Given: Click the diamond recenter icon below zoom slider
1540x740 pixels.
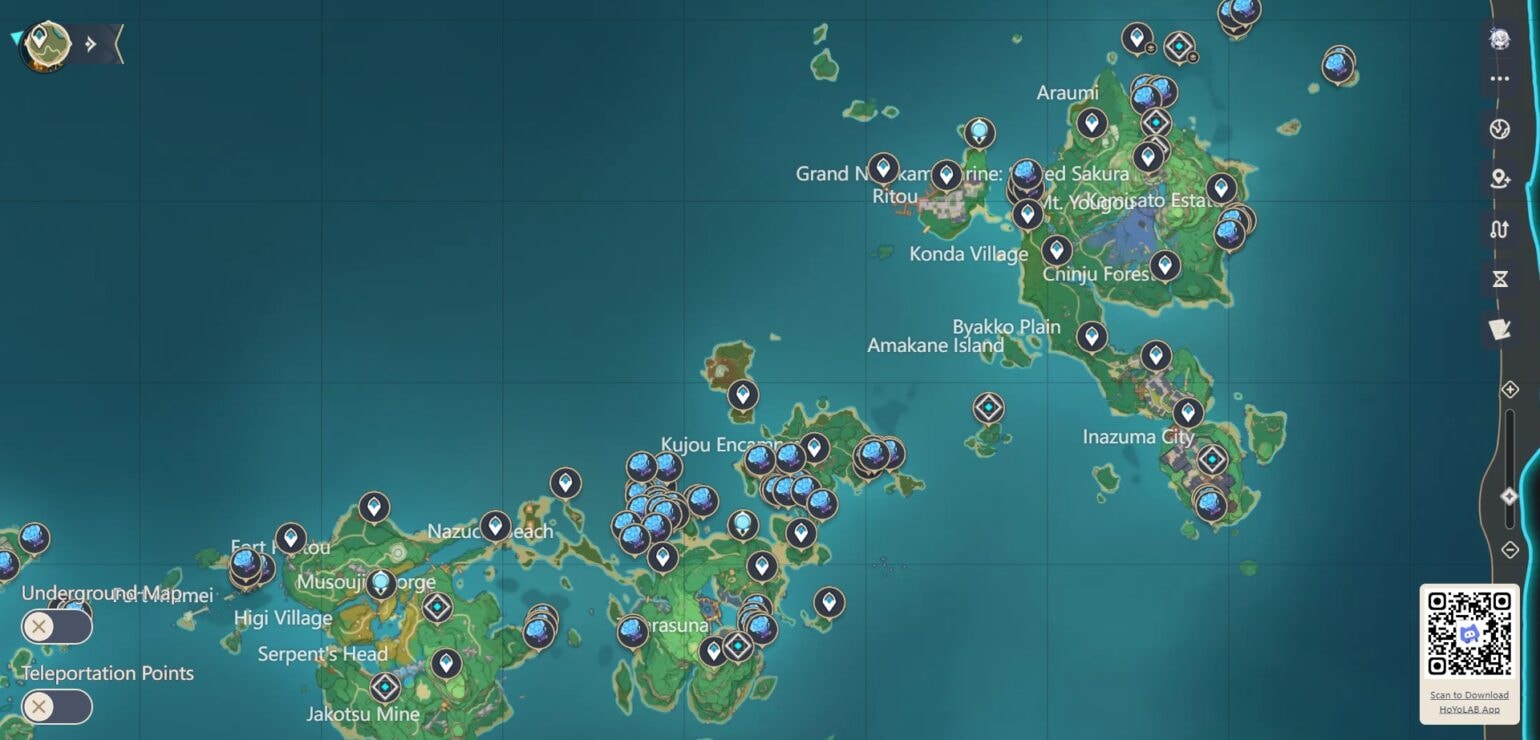Looking at the screenshot, I should 1510,495.
